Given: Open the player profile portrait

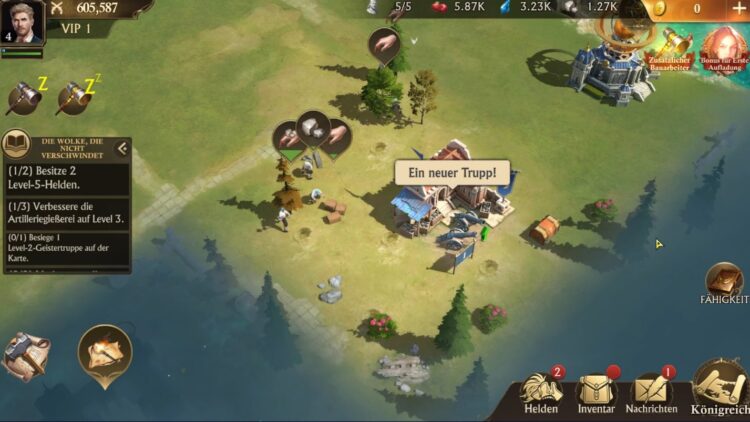Looking at the screenshot, I should pyautogui.click(x=22, y=21).
